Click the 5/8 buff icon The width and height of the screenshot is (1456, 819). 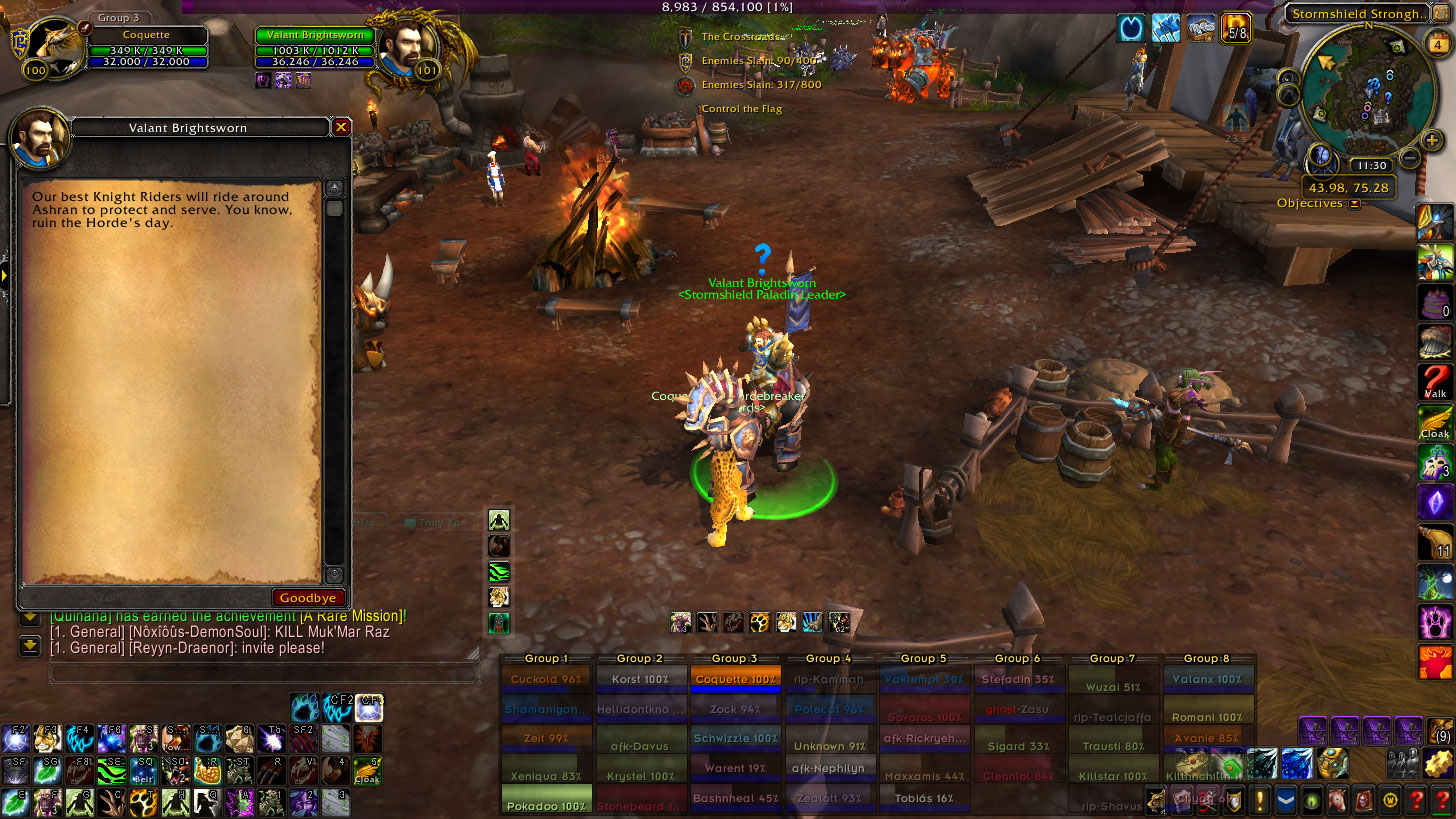click(x=1237, y=28)
